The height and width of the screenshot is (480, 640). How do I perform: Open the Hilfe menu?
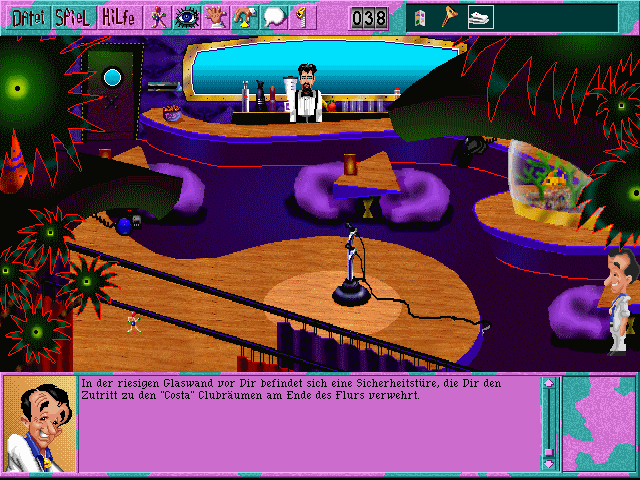[x=119, y=17]
